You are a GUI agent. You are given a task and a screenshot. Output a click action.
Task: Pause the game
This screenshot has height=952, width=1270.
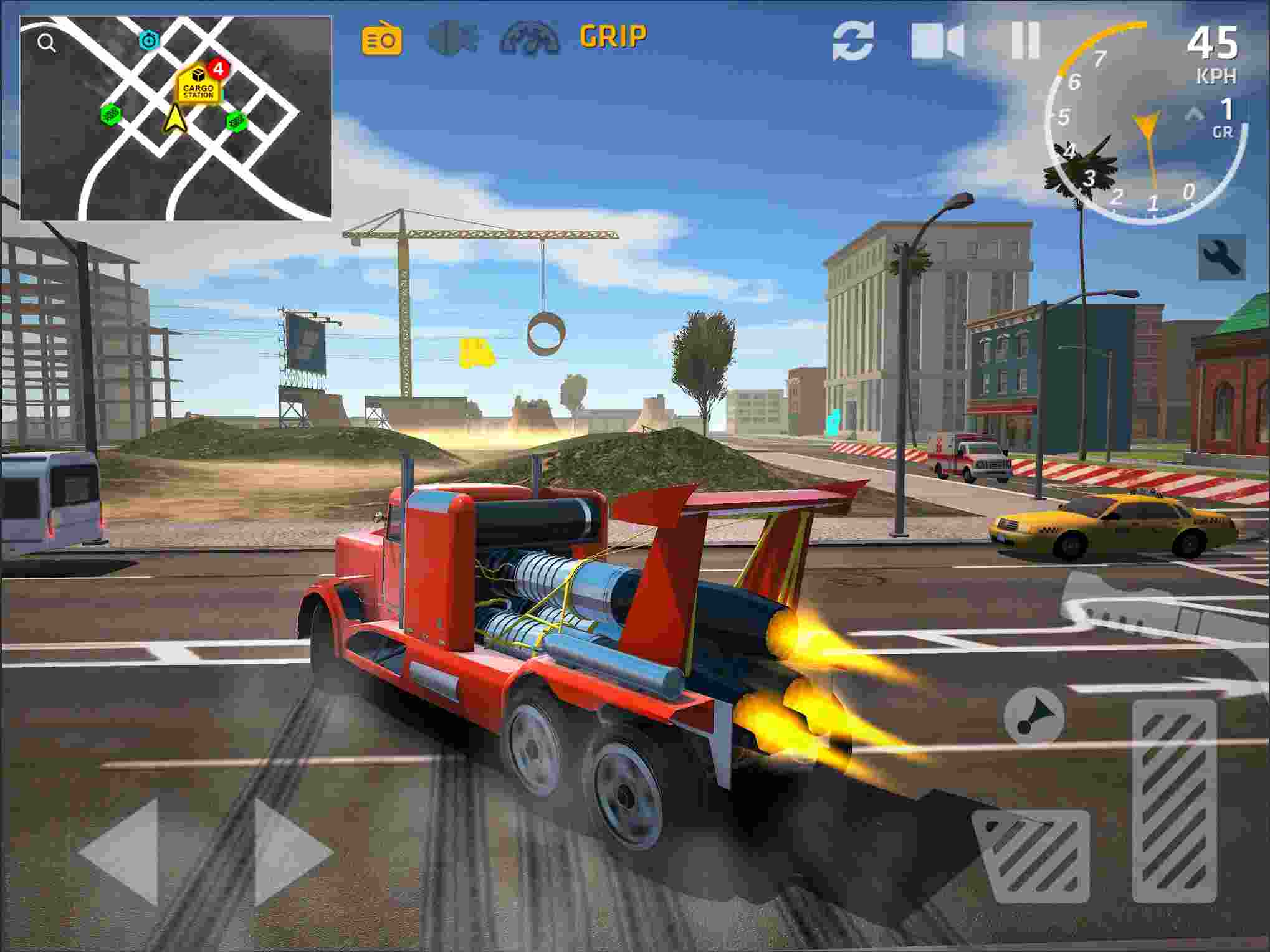1026,39
